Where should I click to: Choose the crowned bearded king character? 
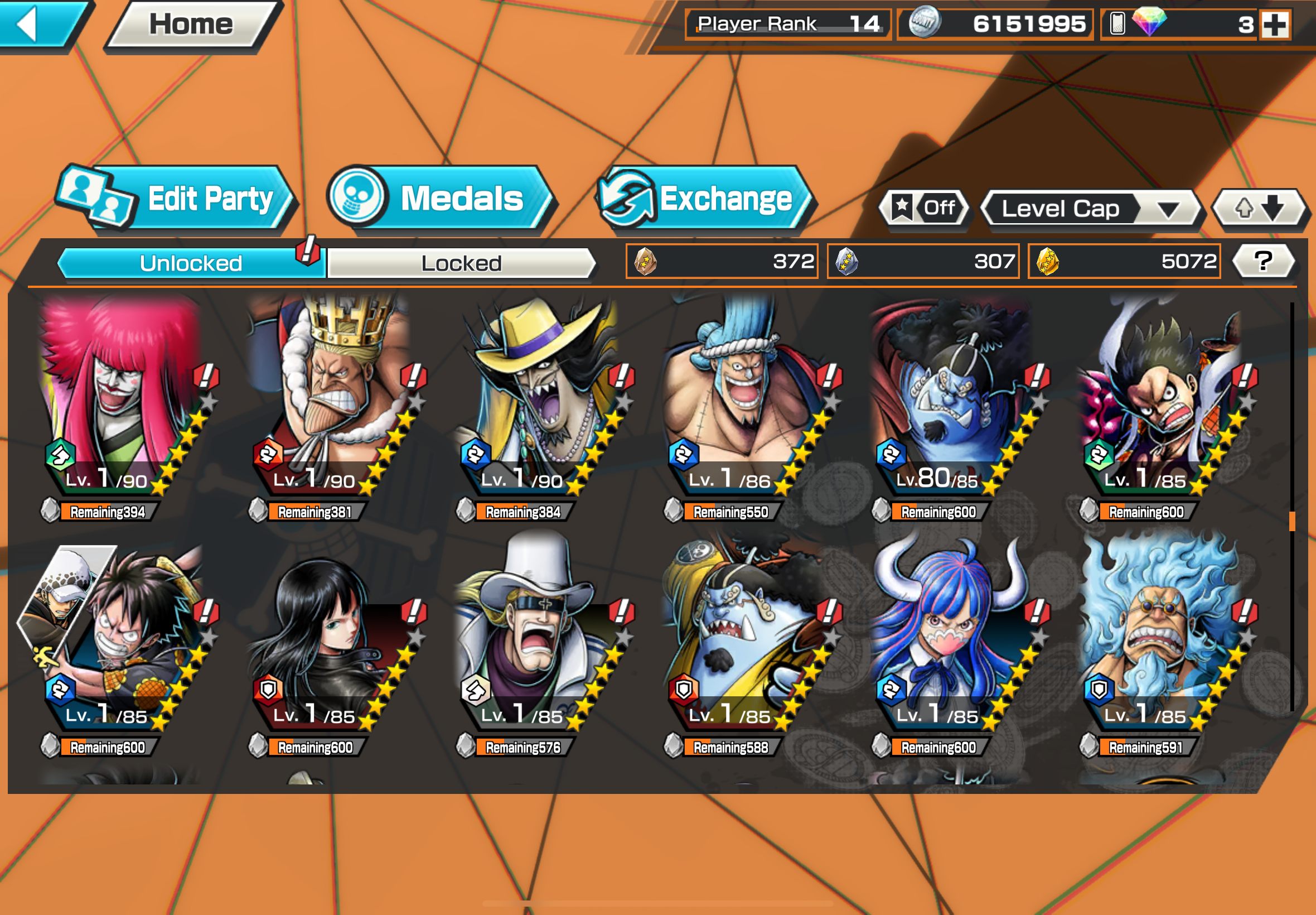click(x=330, y=396)
